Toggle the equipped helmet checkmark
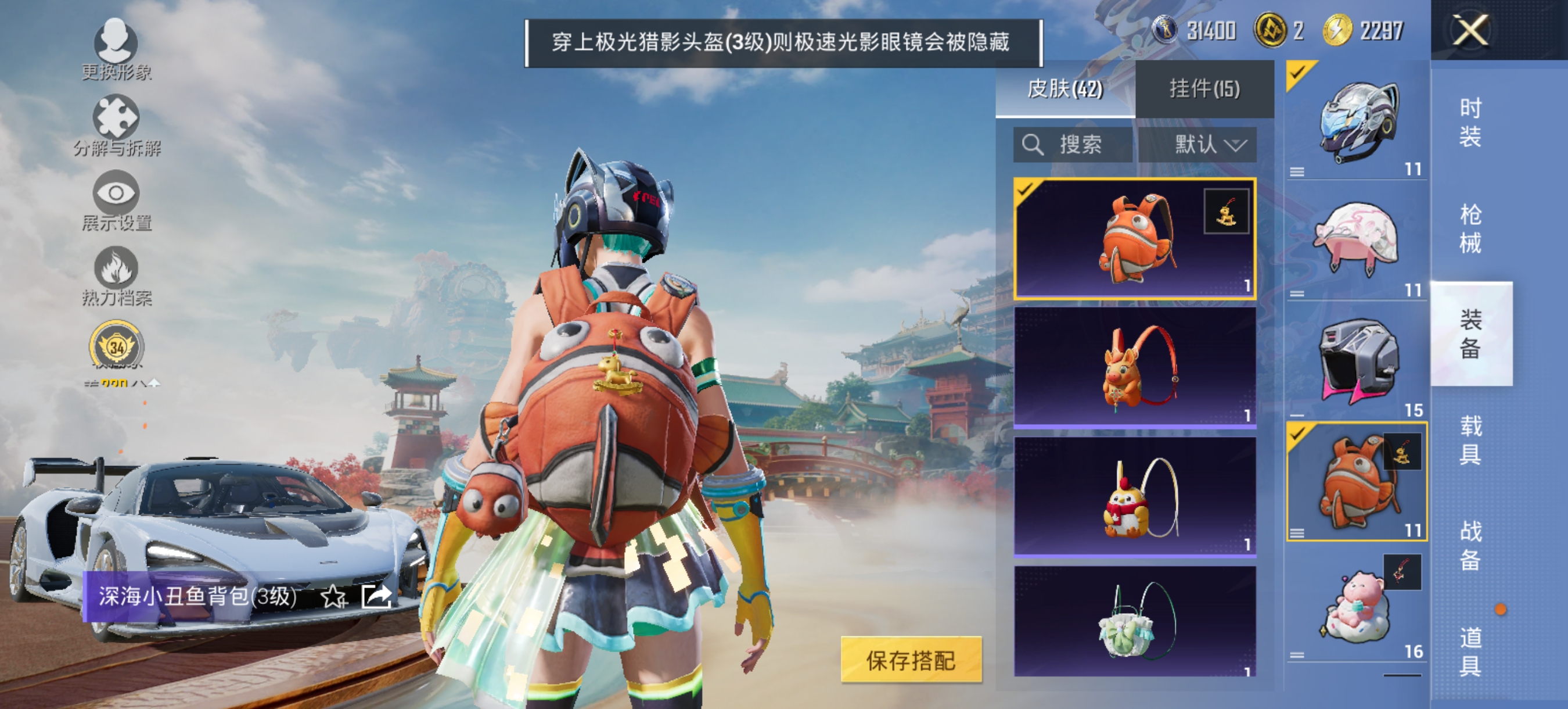This screenshot has width=1568, height=709. pos(1300,73)
